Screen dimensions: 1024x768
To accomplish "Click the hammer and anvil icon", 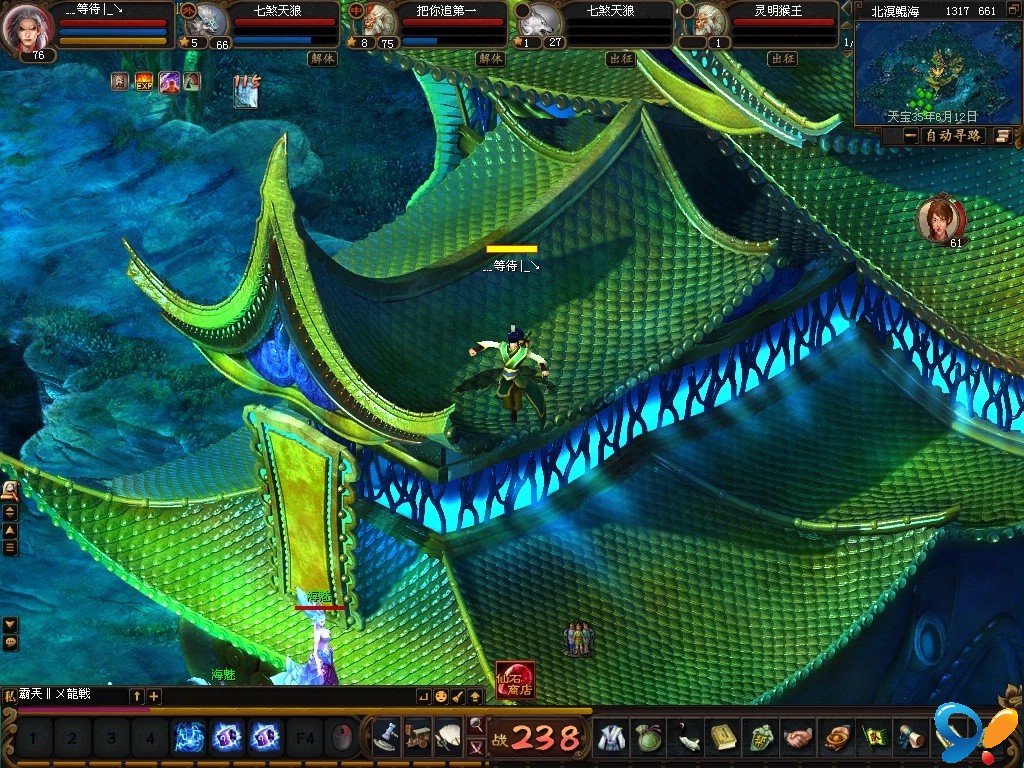I will [x=387, y=738].
